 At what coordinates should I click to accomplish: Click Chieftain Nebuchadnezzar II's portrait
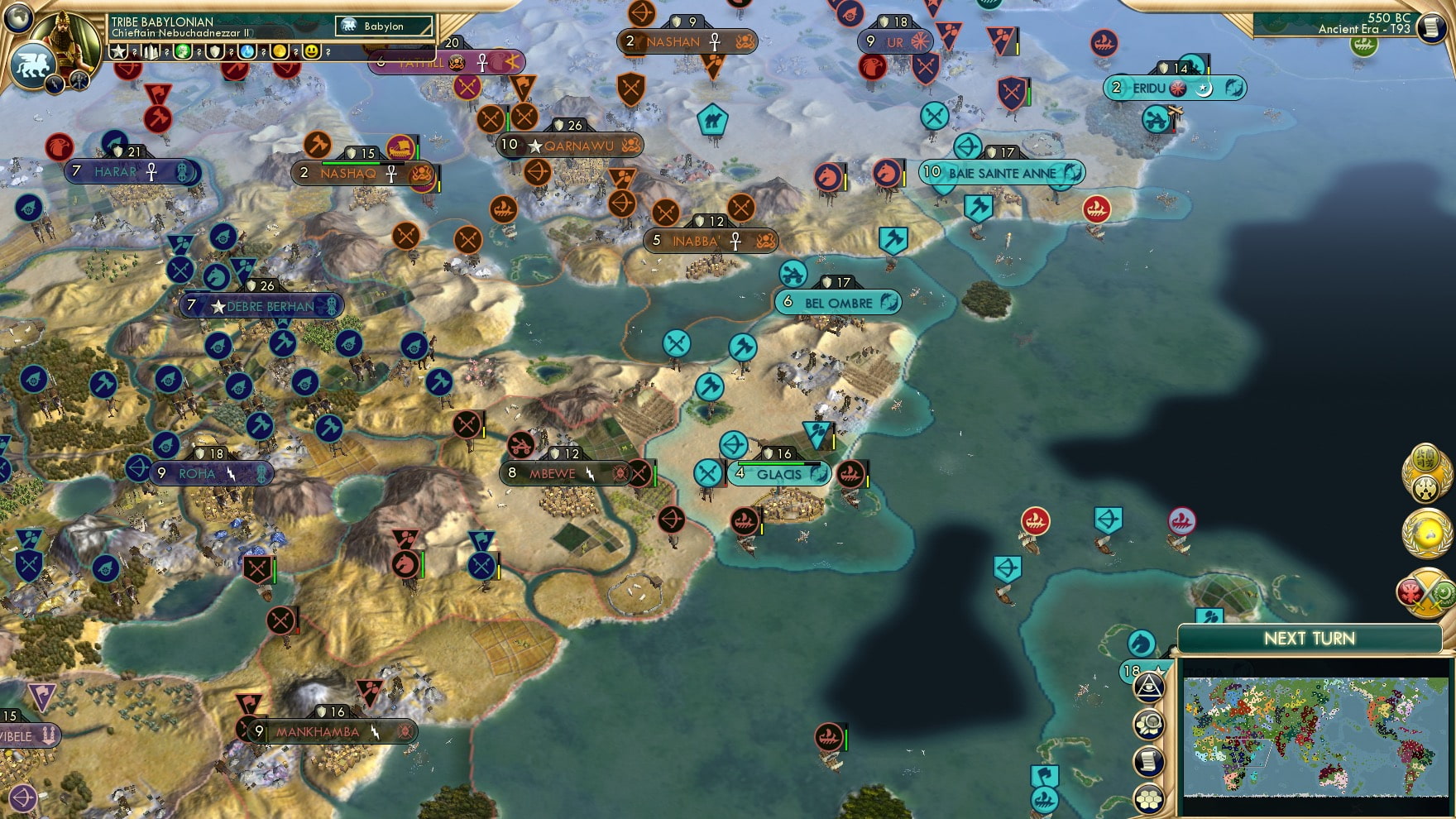tap(65, 35)
